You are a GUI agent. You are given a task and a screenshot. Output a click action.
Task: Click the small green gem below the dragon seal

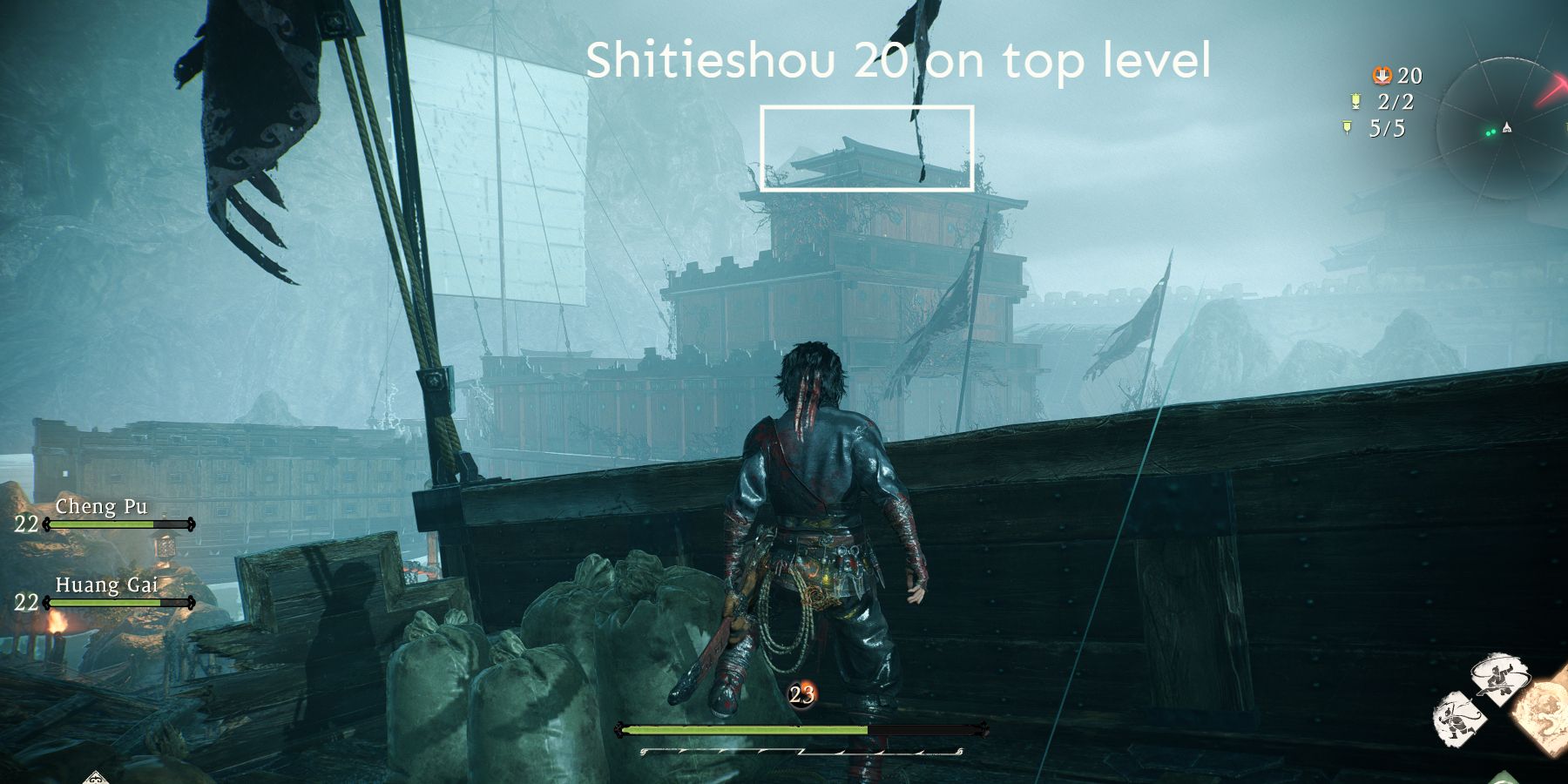[1504, 778]
